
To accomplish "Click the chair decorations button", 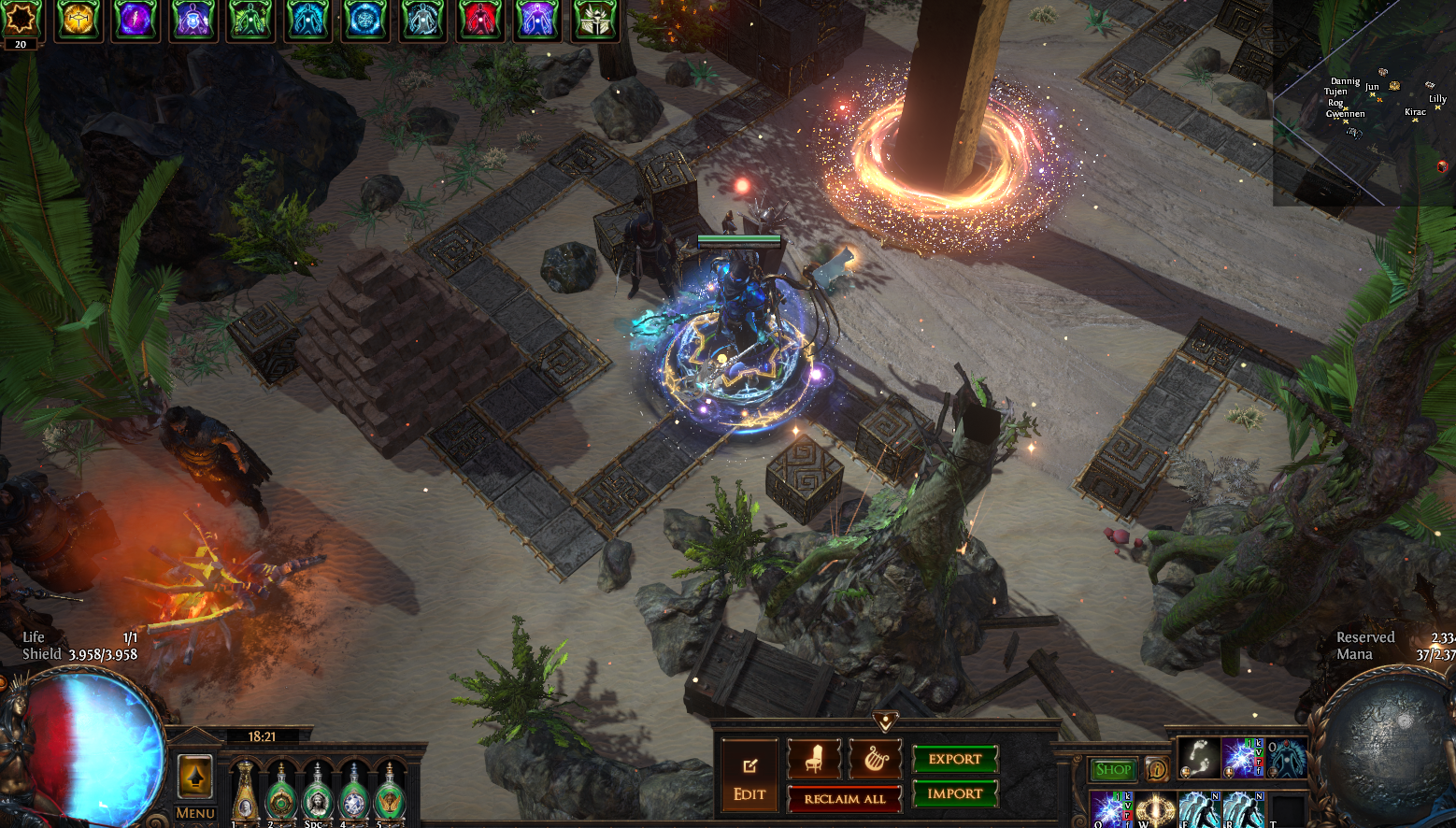I will pos(813,759).
